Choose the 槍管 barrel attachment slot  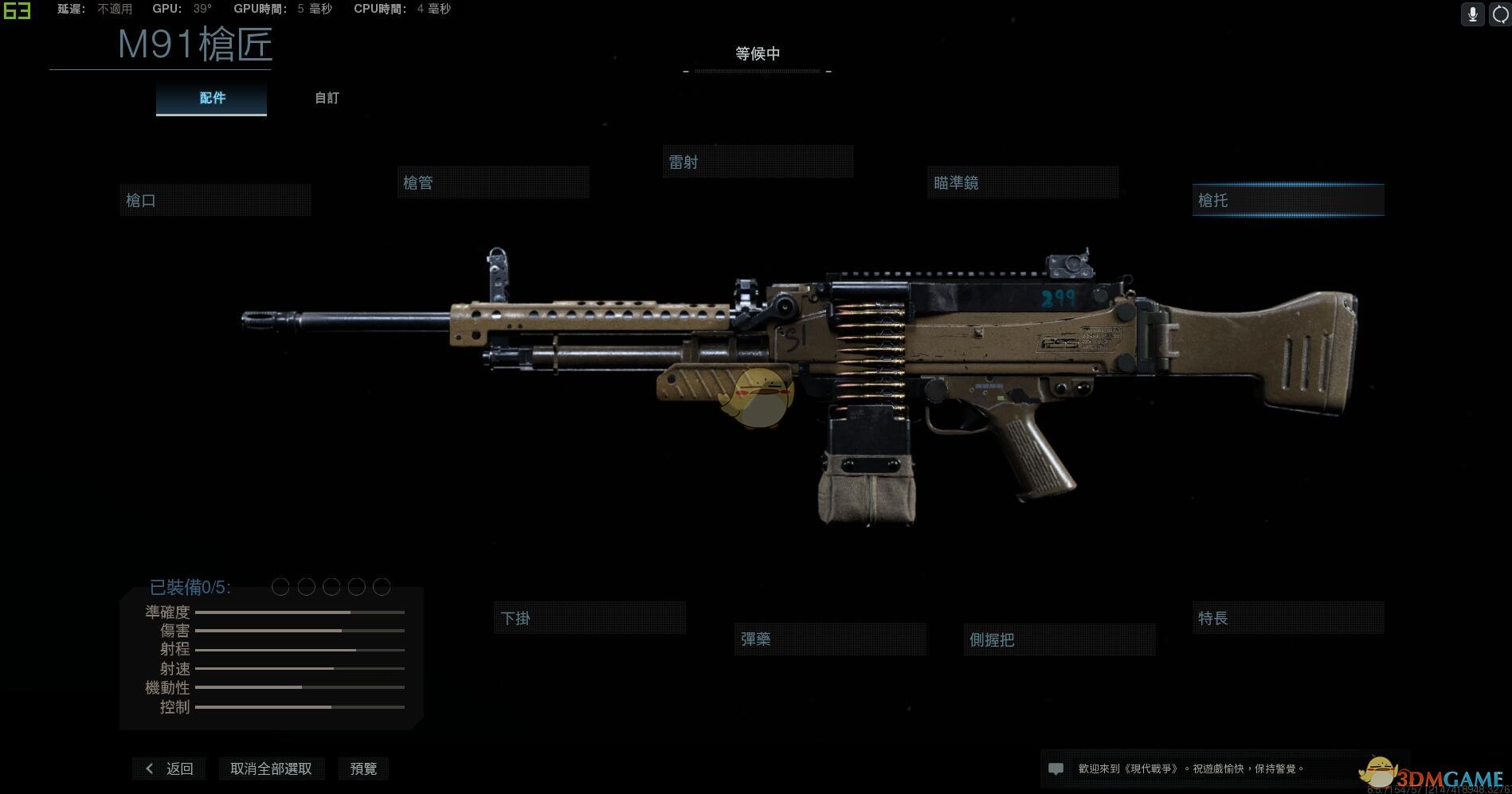(493, 182)
